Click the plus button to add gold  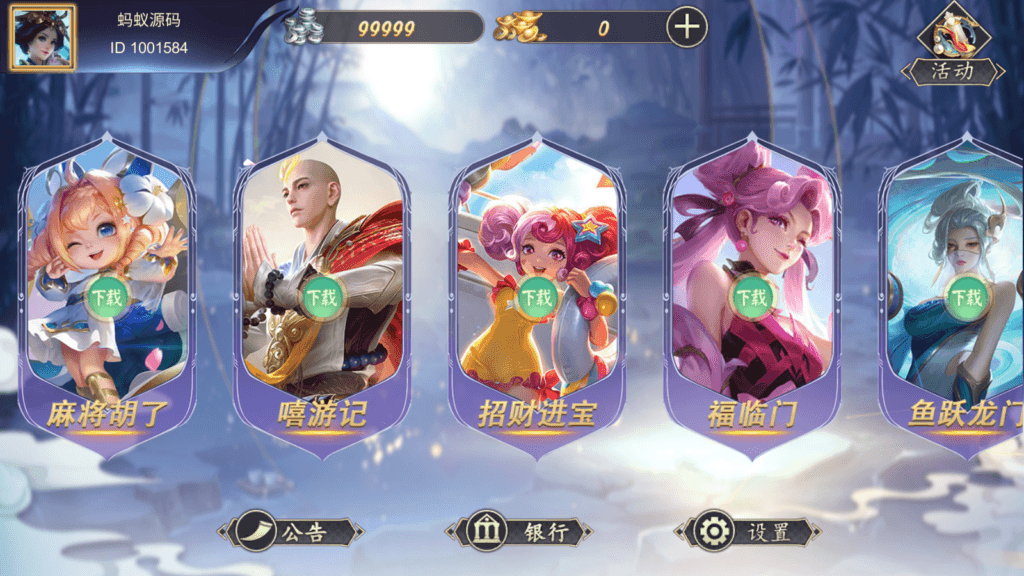[x=686, y=27]
